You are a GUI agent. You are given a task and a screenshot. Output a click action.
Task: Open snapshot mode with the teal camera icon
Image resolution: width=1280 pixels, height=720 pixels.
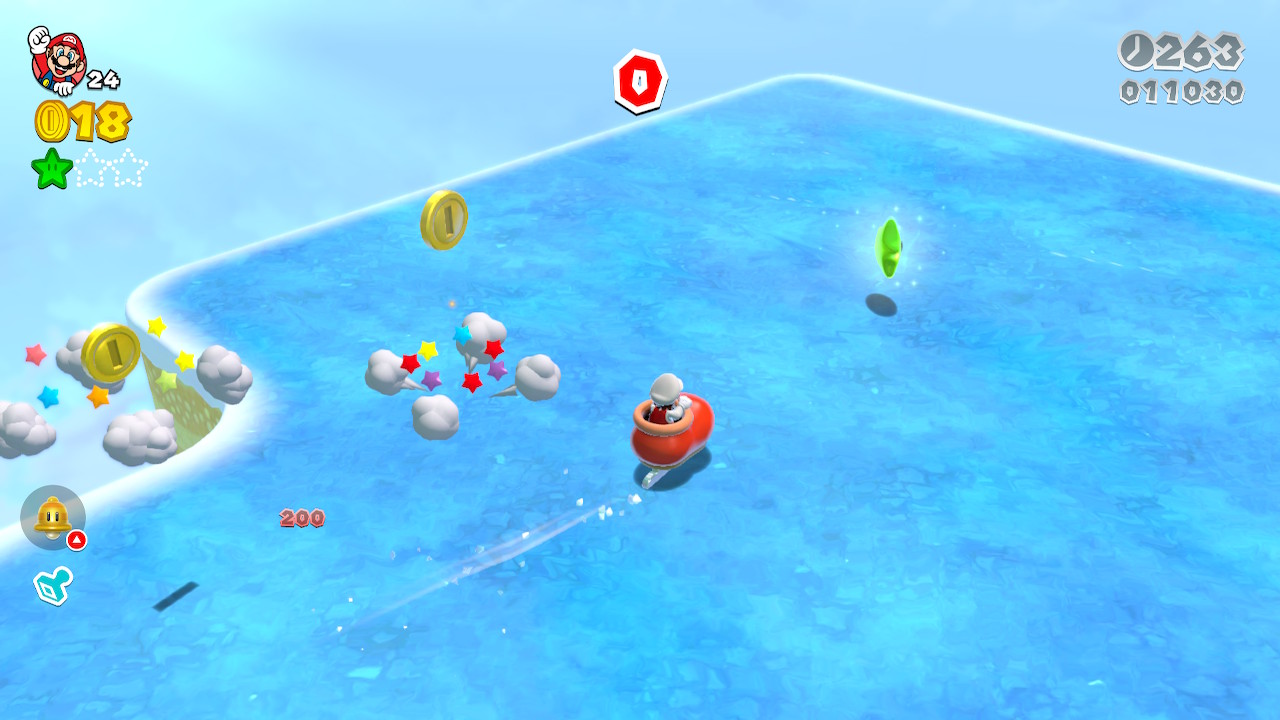[52, 585]
